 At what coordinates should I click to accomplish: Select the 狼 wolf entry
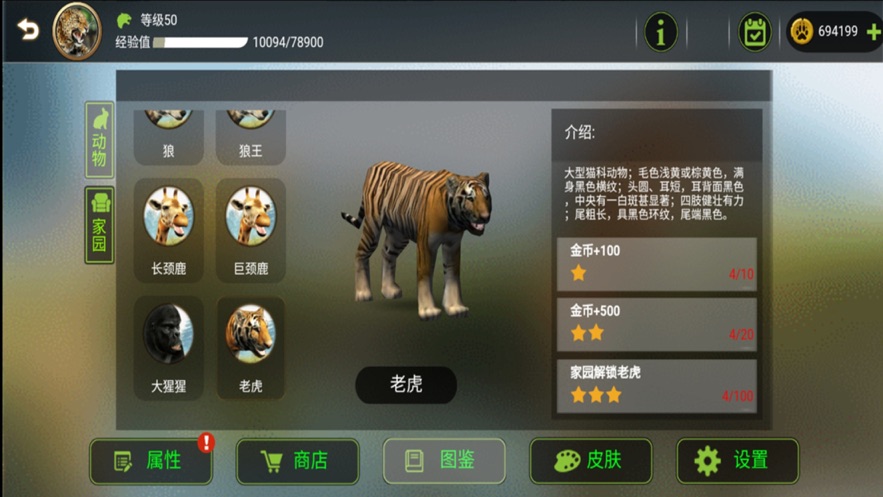168,135
